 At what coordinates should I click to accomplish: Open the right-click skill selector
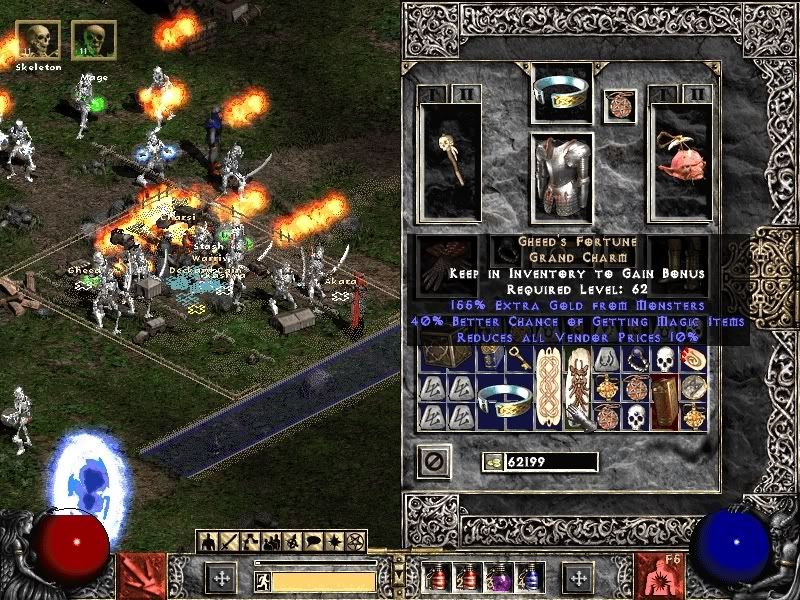point(658,576)
